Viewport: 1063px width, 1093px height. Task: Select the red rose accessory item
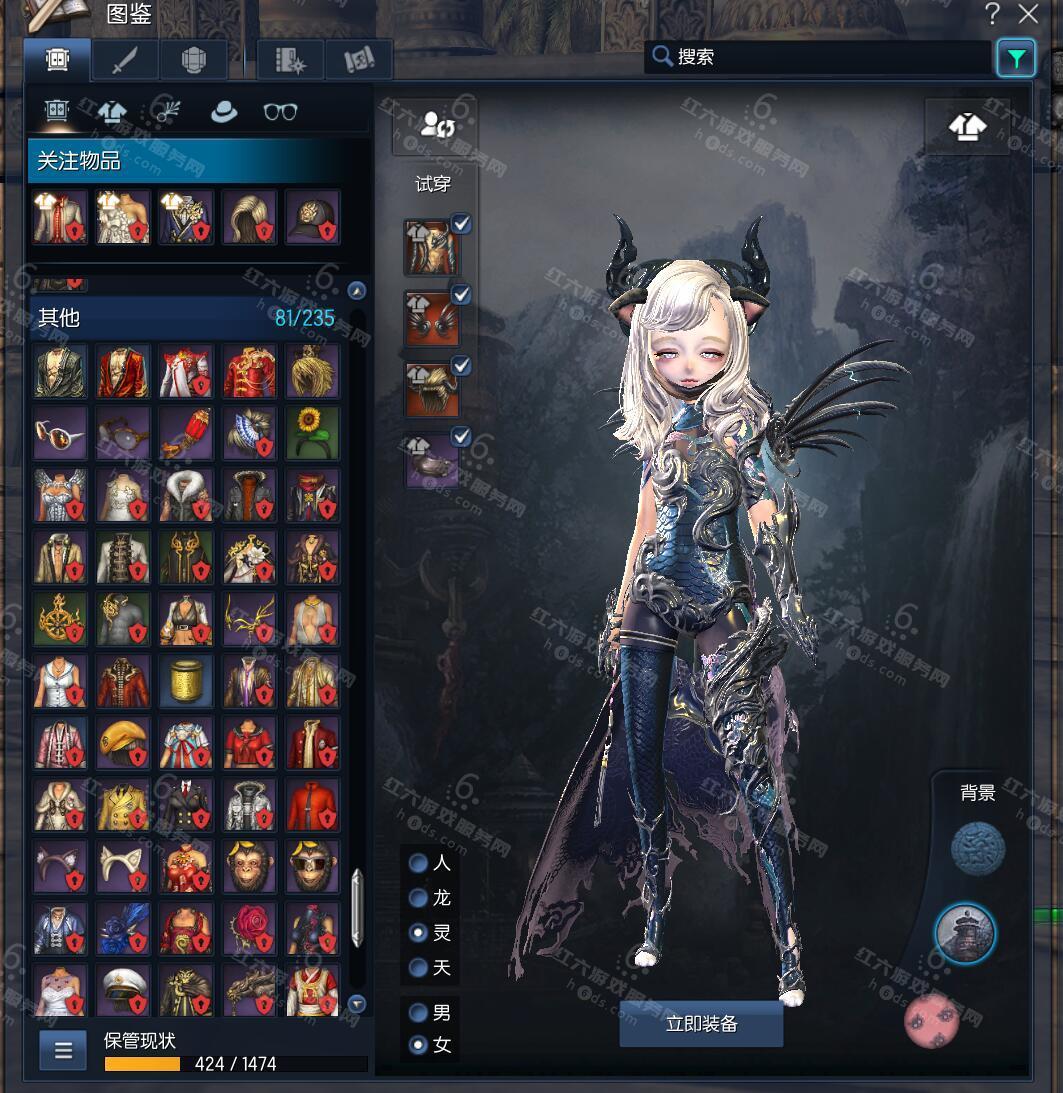[x=249, y=928]
